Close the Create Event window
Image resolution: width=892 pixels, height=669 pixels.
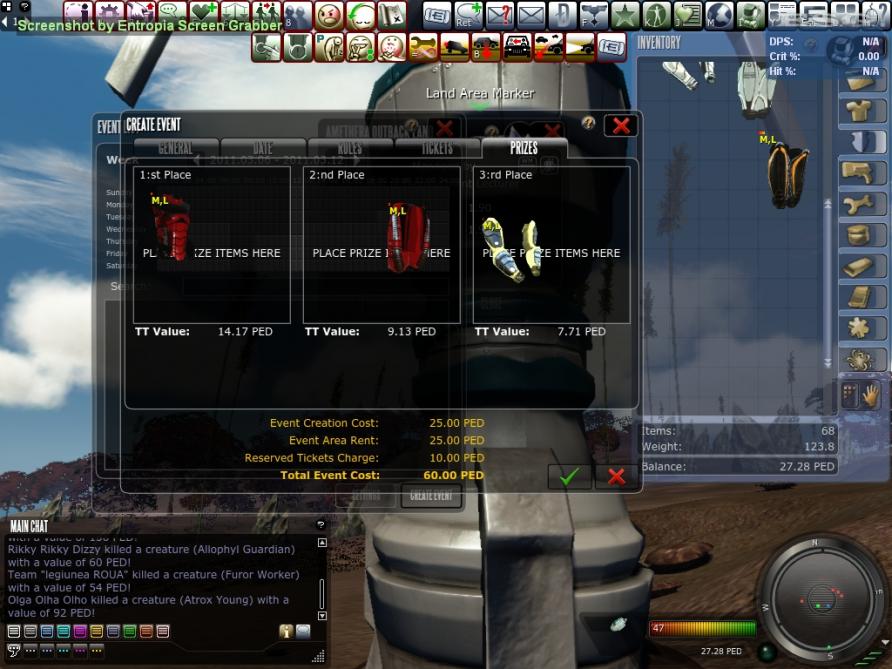621,125
